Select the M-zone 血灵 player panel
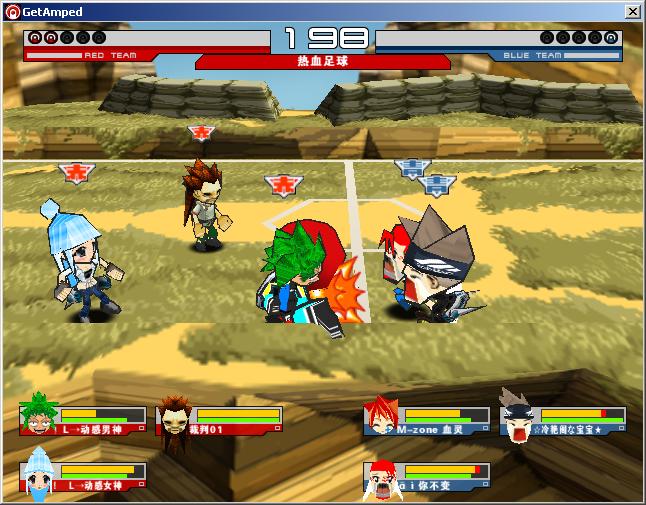 click(x=428, y=421)
